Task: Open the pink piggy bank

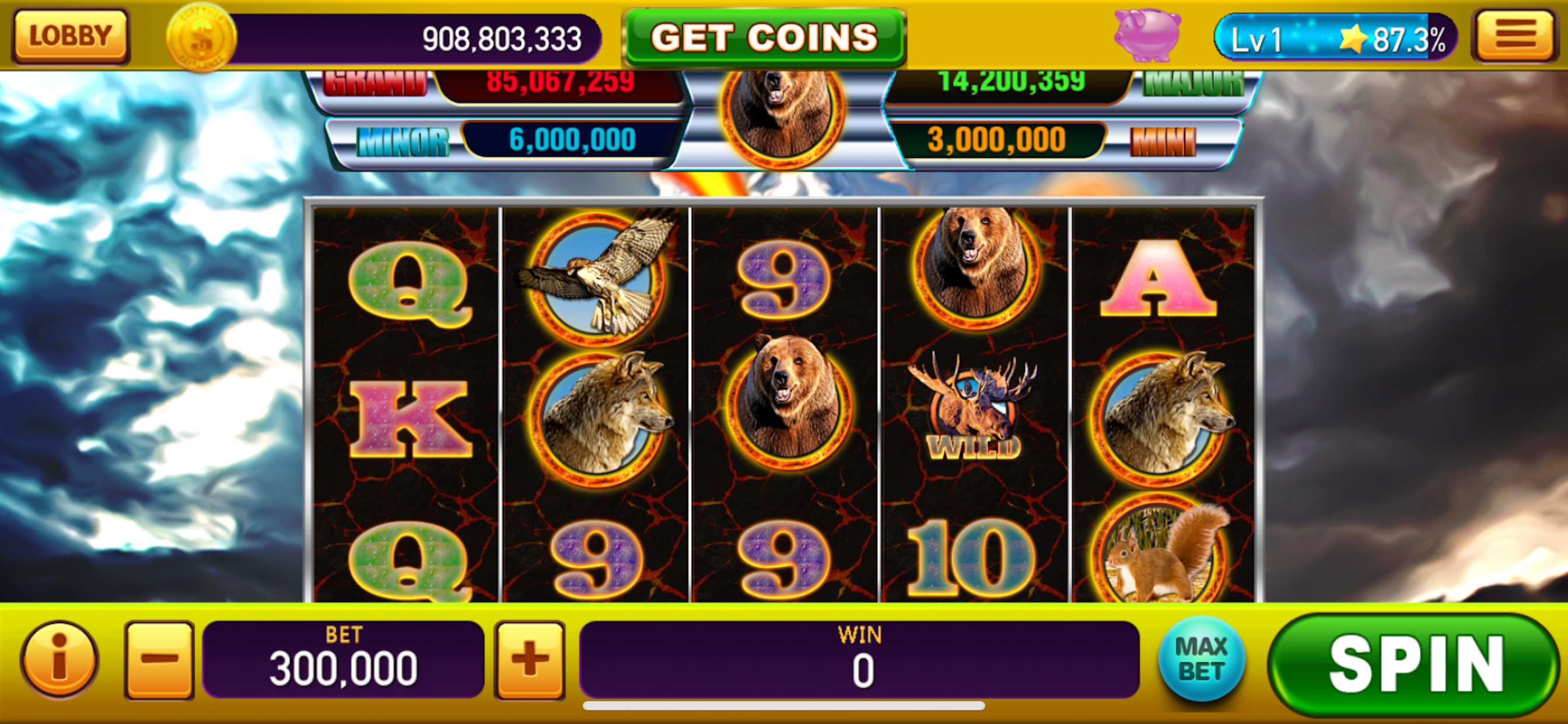Action: point(1147,34)
